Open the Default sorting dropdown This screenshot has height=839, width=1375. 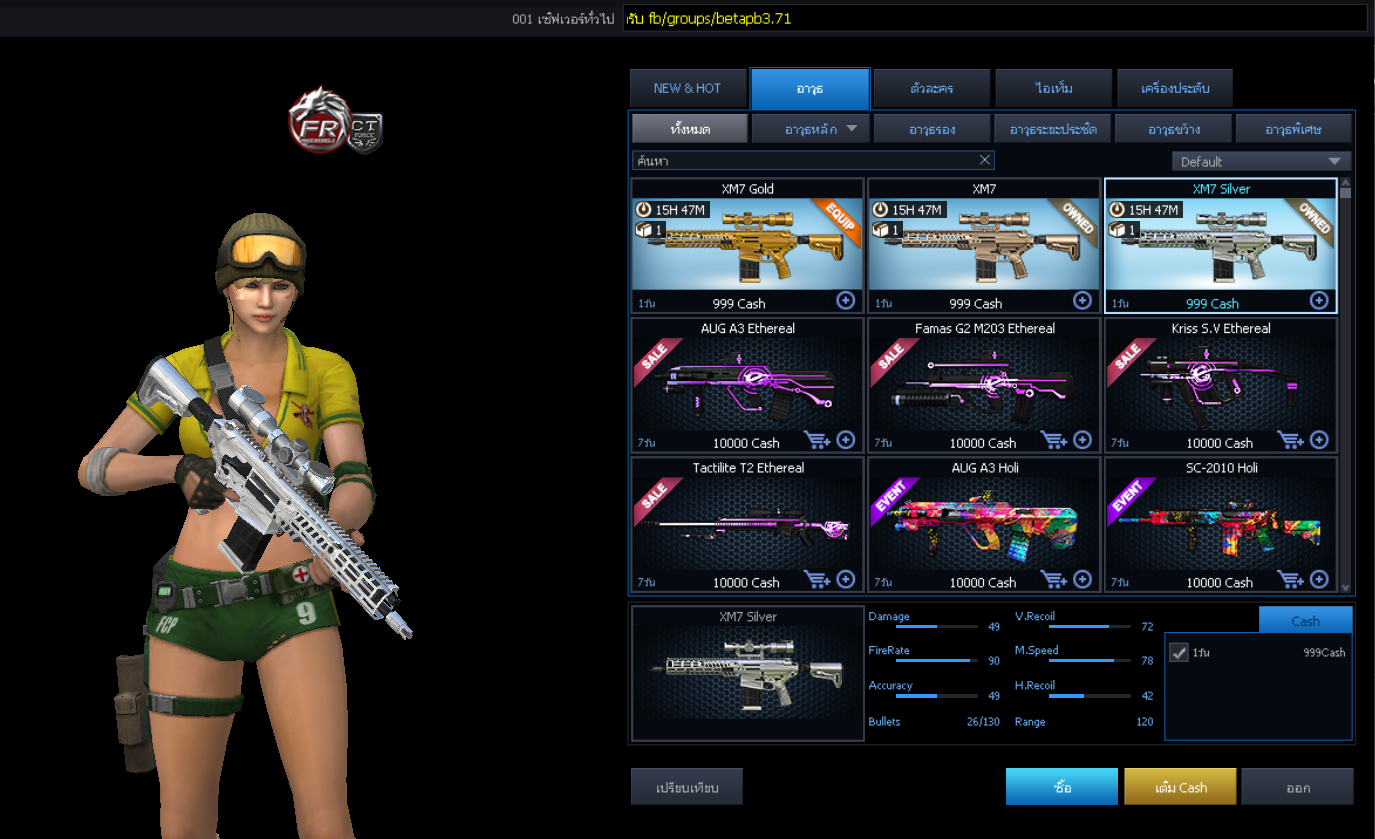1260,160
